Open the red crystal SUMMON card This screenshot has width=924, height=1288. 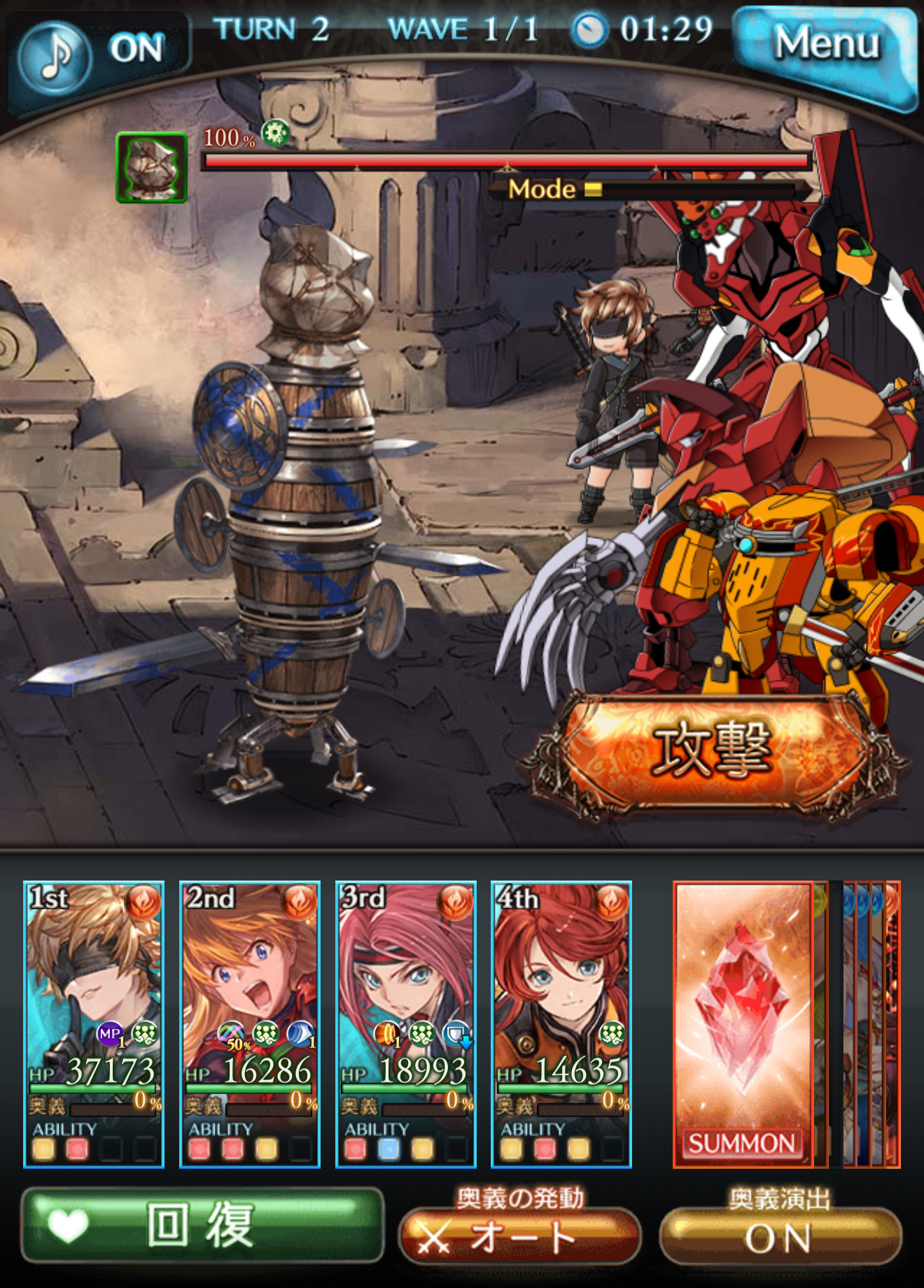pyautogui.click(x=742, y=1023)
